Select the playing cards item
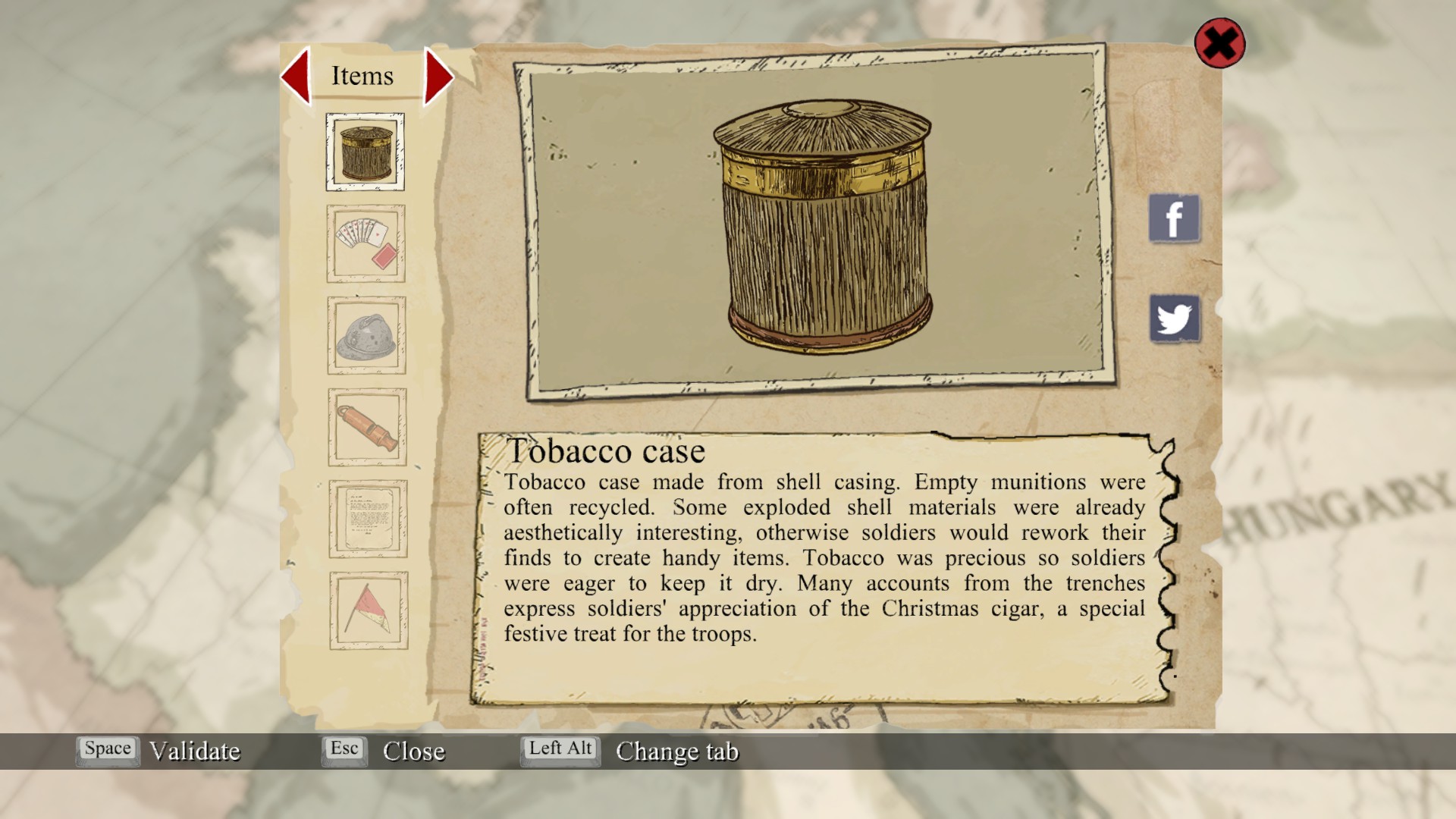Screen dimensions: 1456x819 366,243
